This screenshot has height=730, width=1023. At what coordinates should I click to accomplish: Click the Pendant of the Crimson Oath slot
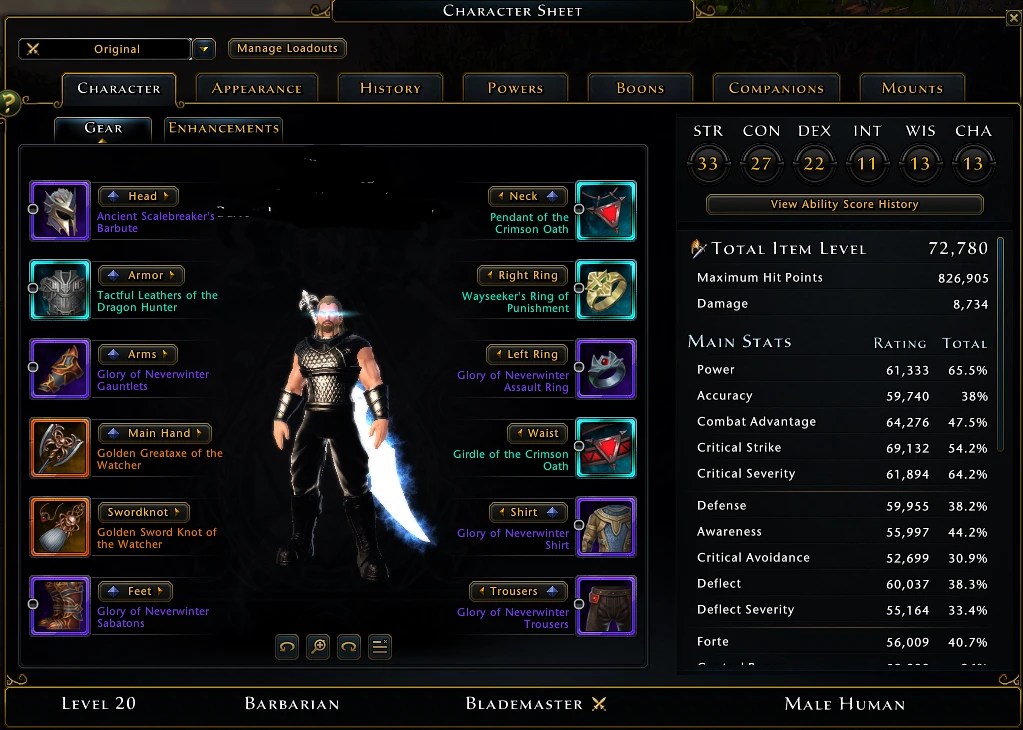tap(606, 211)
